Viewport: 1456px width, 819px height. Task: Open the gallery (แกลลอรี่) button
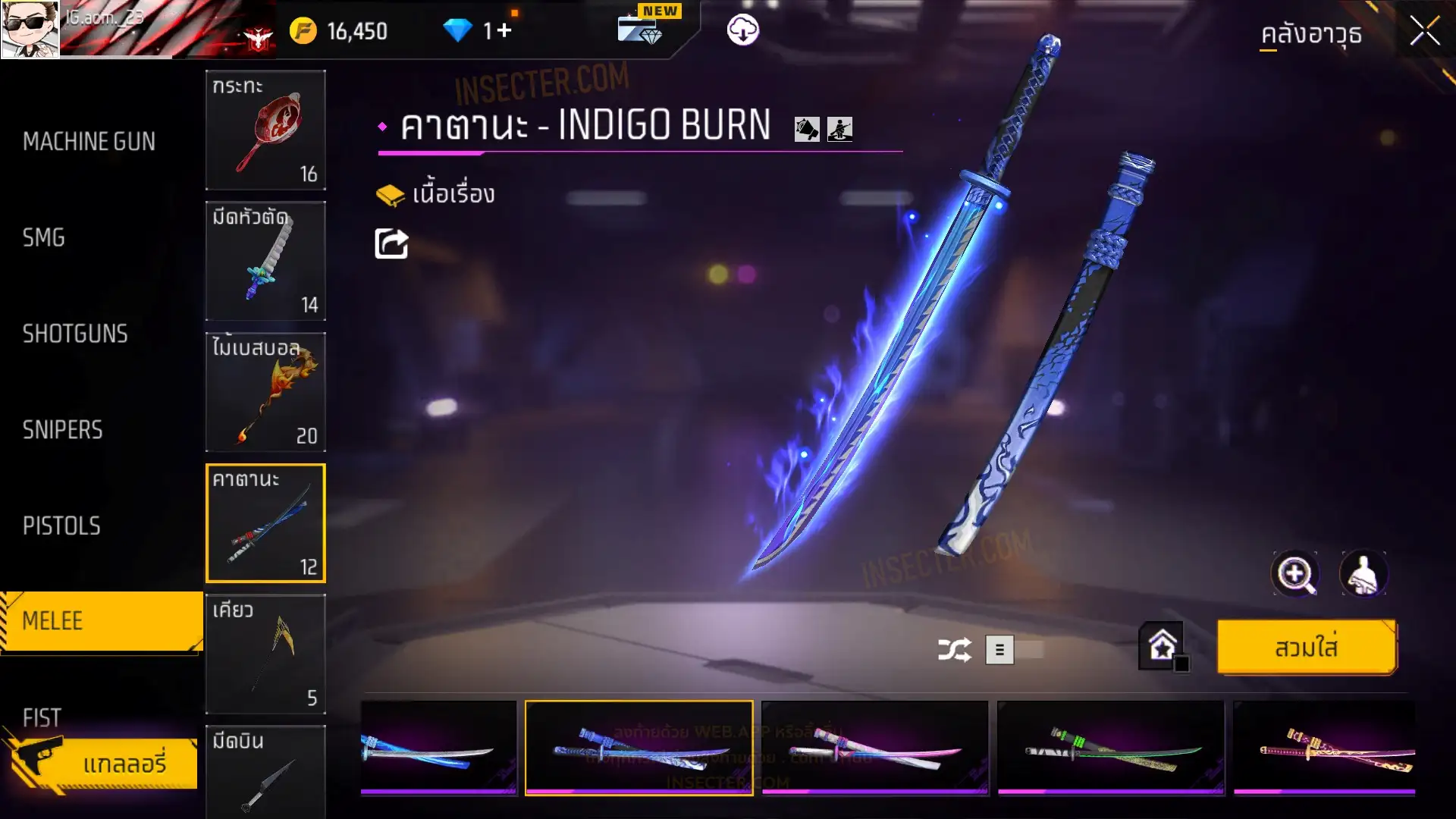pos(124,763)
